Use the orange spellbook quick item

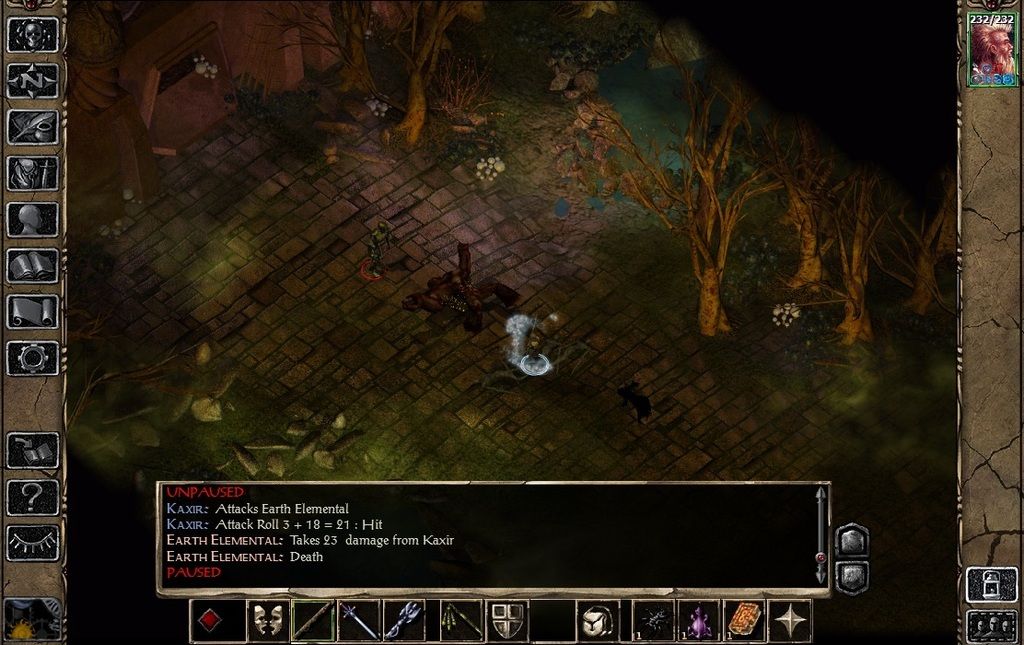tap(744, 621)
